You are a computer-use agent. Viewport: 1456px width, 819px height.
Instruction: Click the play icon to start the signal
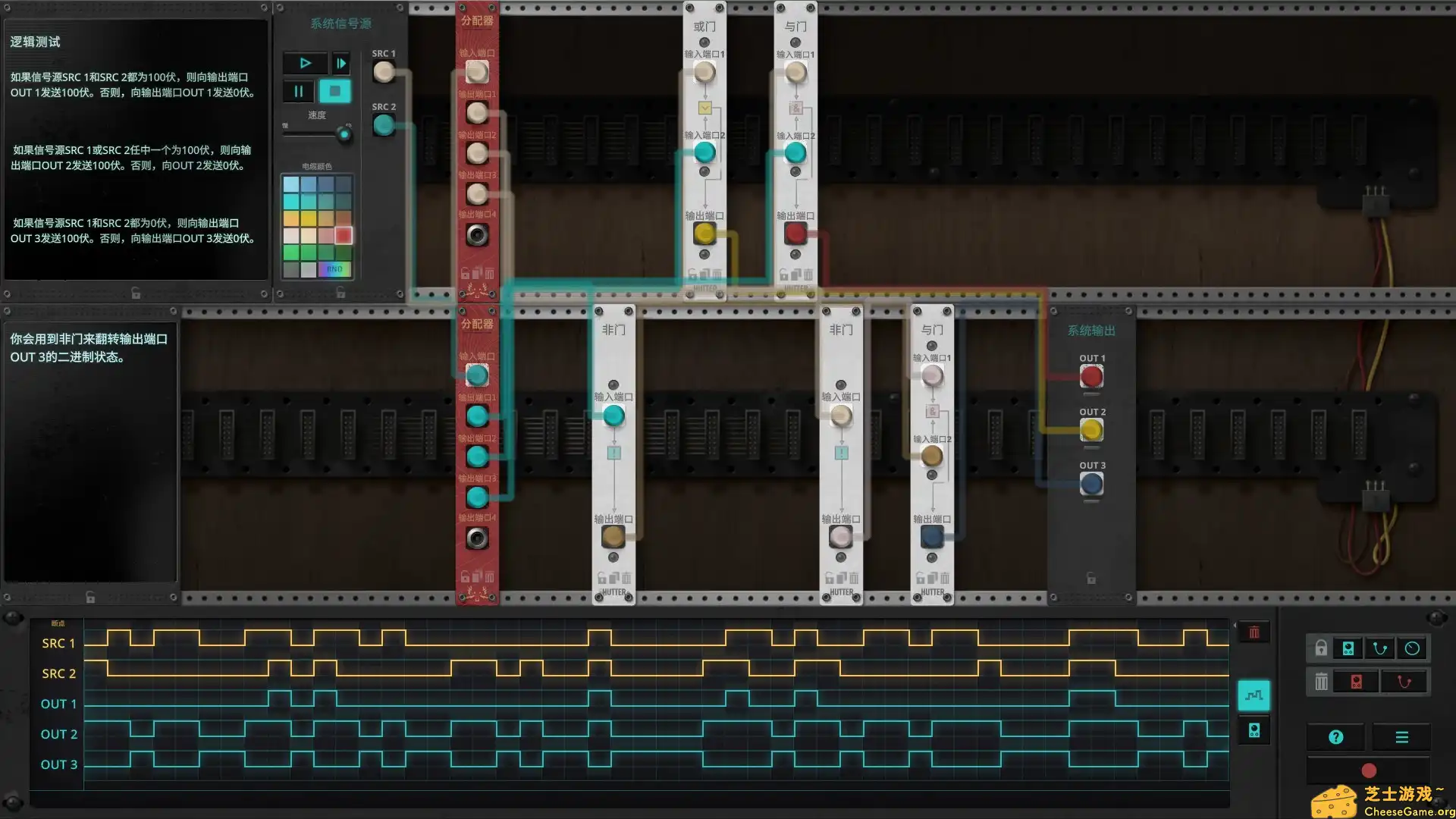pyautogui.click(x=306, y=63)
